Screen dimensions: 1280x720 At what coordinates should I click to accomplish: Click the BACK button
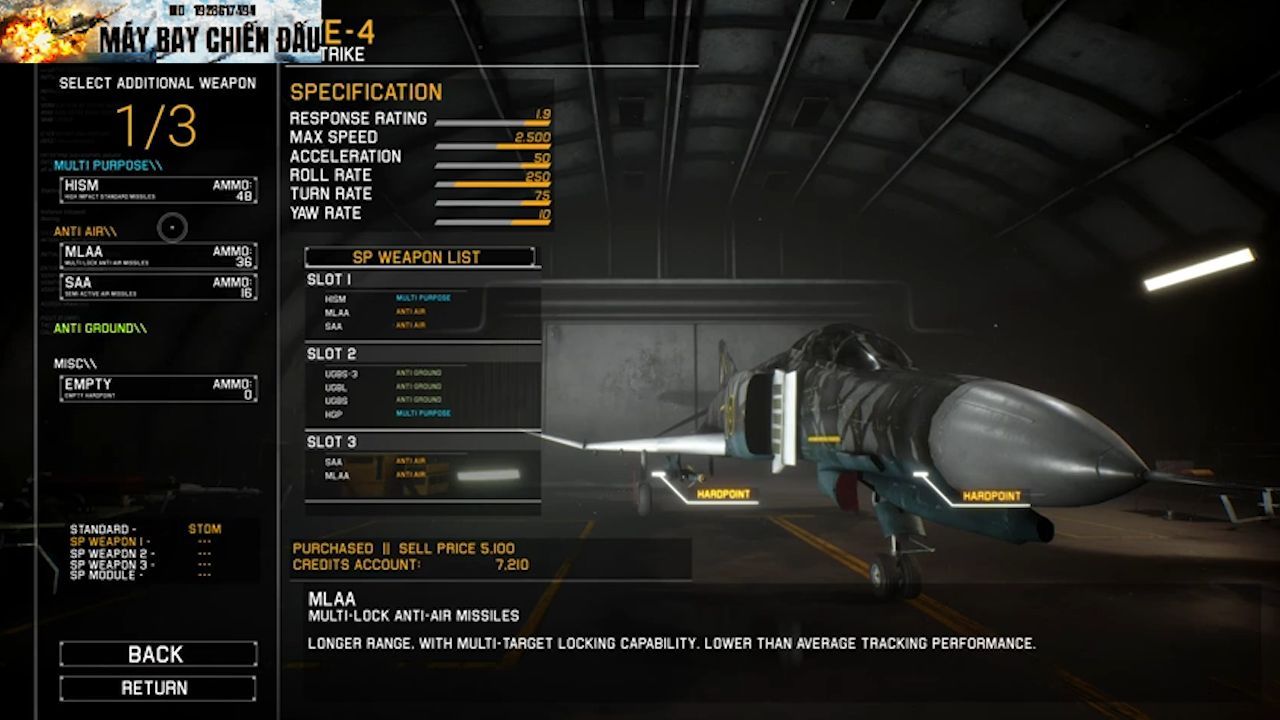(x=157, y=654)
